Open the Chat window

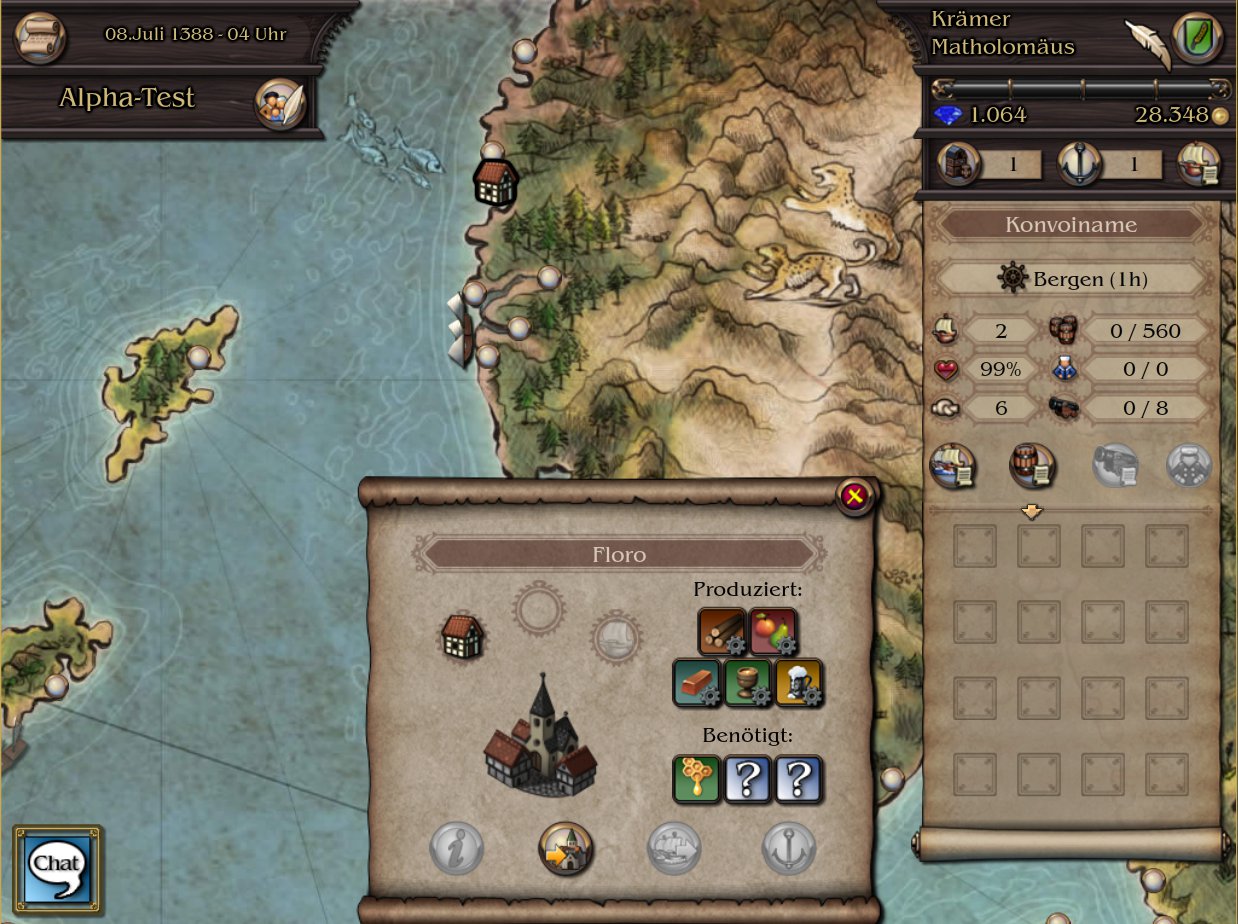pos(58,864)
